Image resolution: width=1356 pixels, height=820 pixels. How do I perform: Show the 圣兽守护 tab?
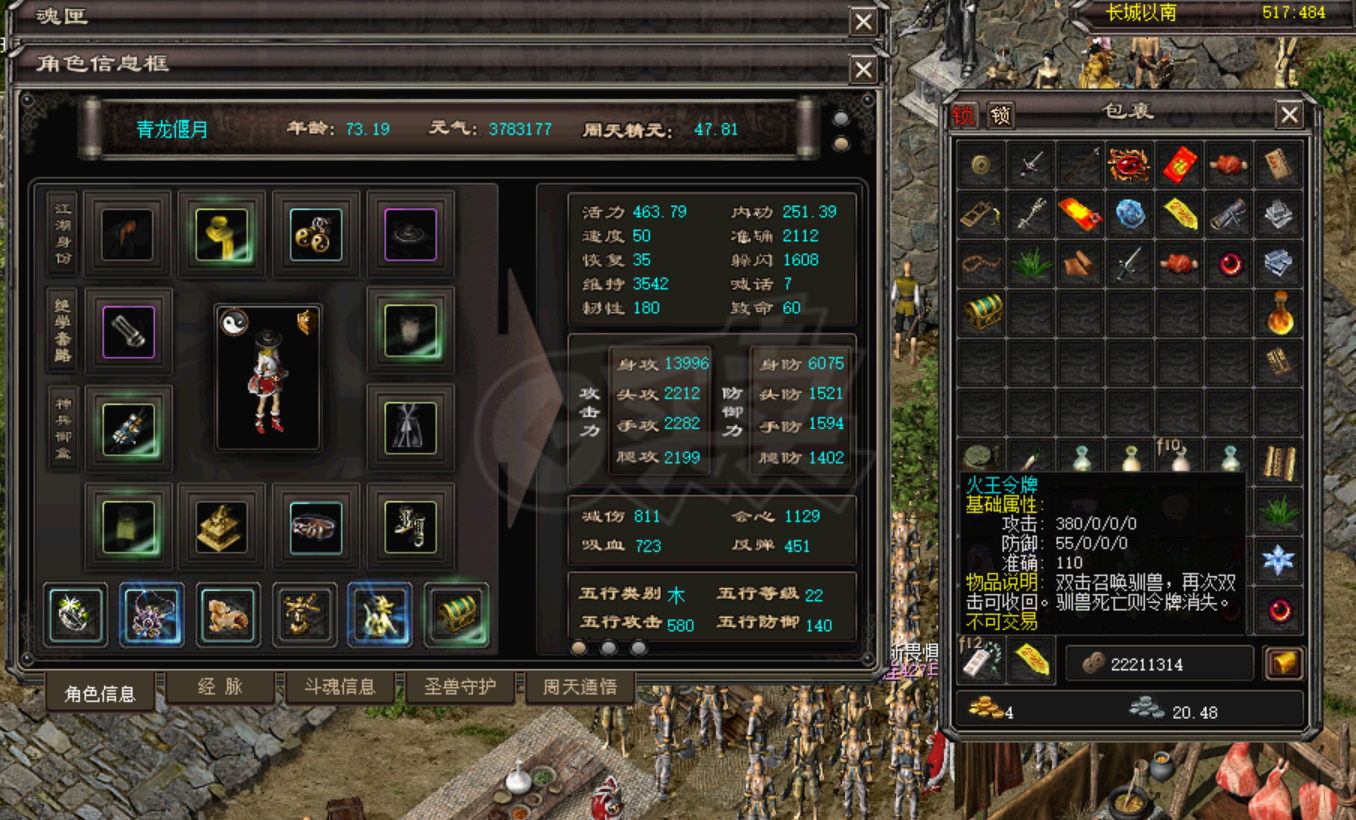pyautogui.click(x=461, y=687)
